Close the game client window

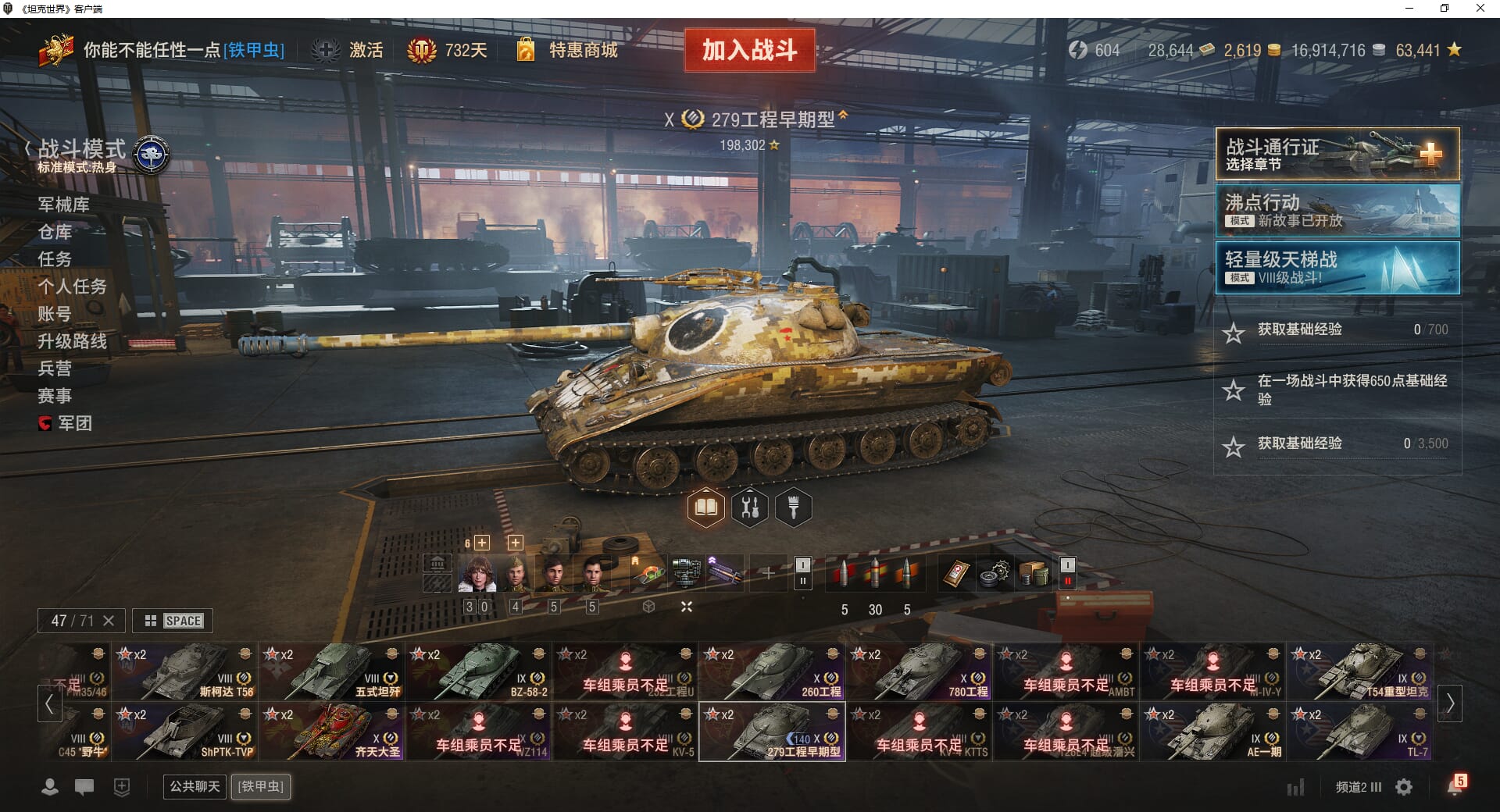click(1480, 9)
